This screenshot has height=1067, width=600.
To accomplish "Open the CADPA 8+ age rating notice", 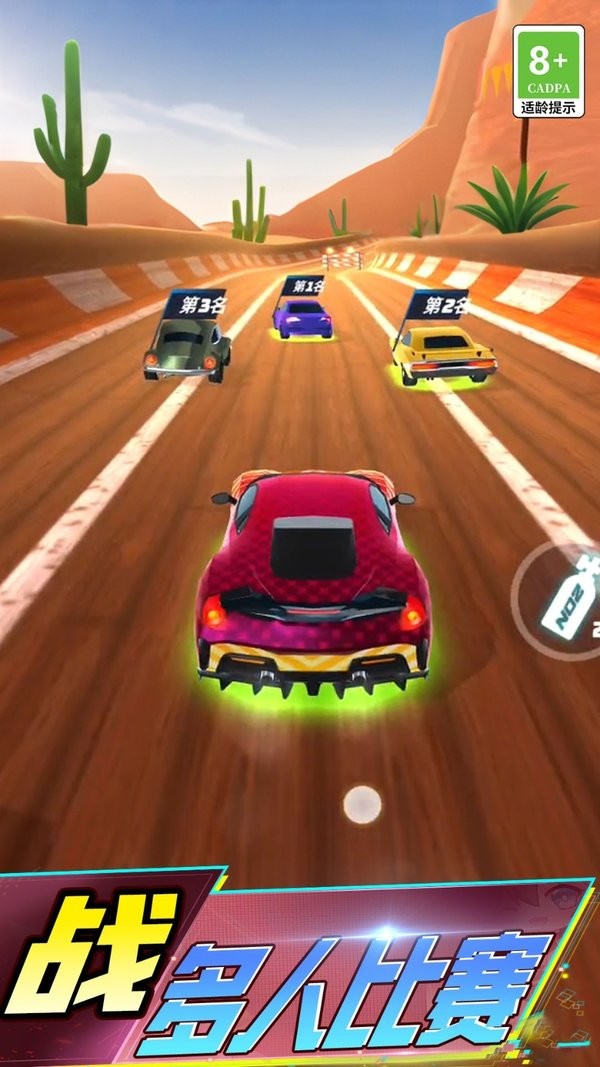I will click(548, 71).
